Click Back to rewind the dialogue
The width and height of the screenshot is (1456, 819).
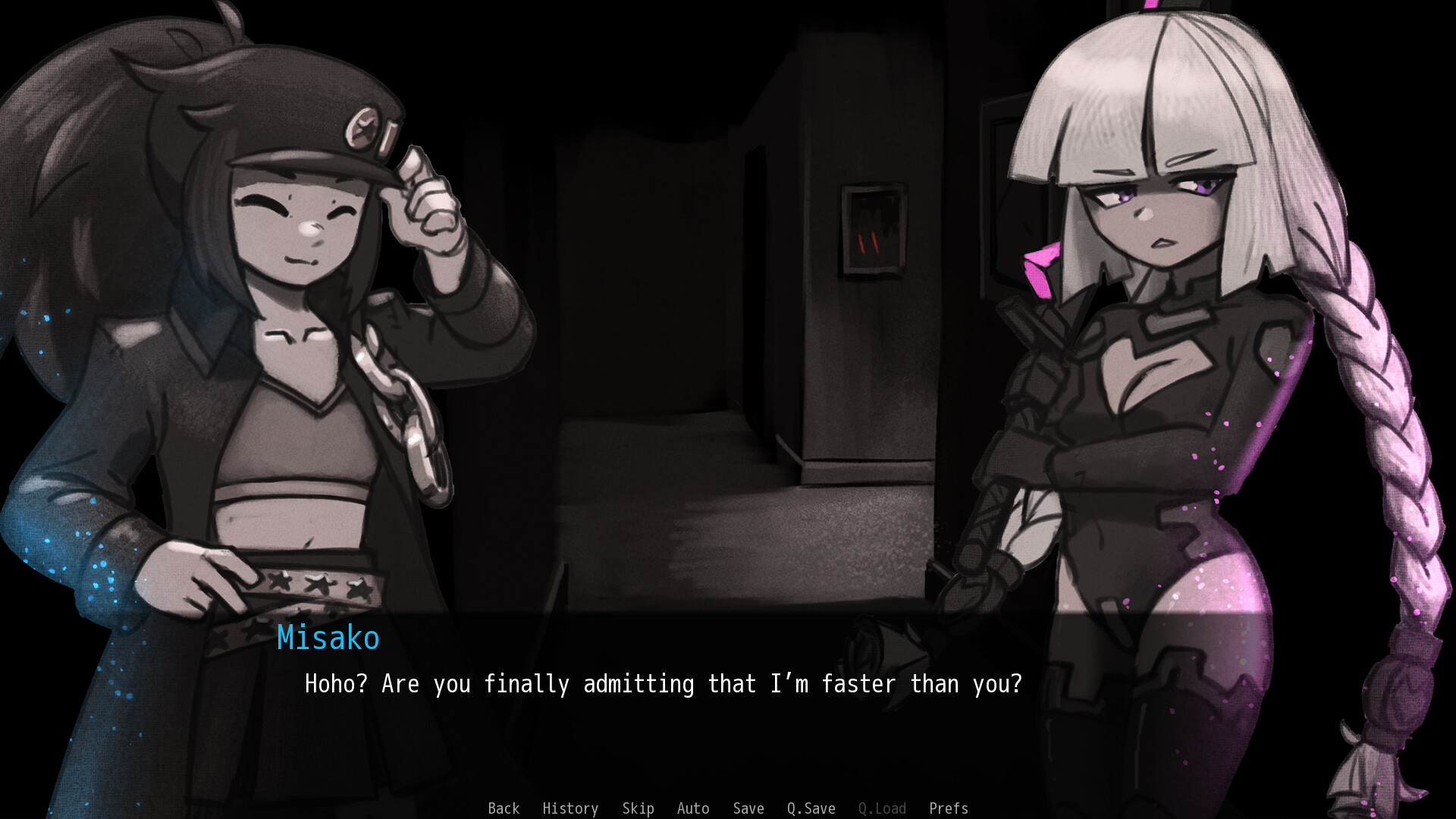504,808
